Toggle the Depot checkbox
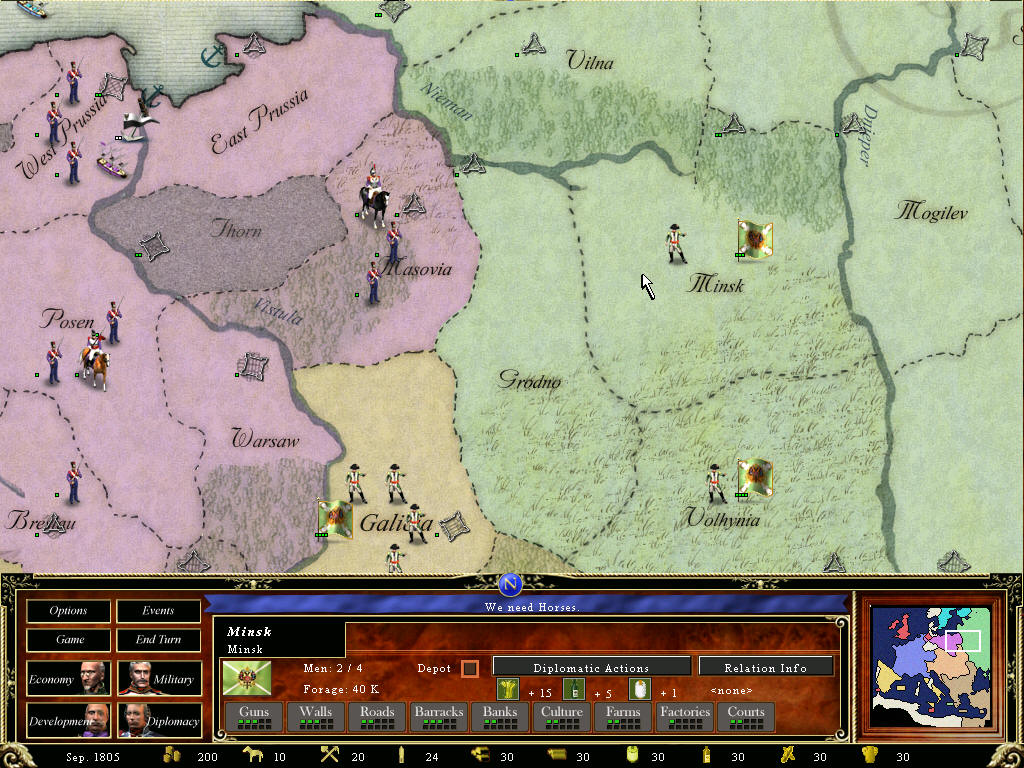The image size is (1024, 768). (470, 668)
